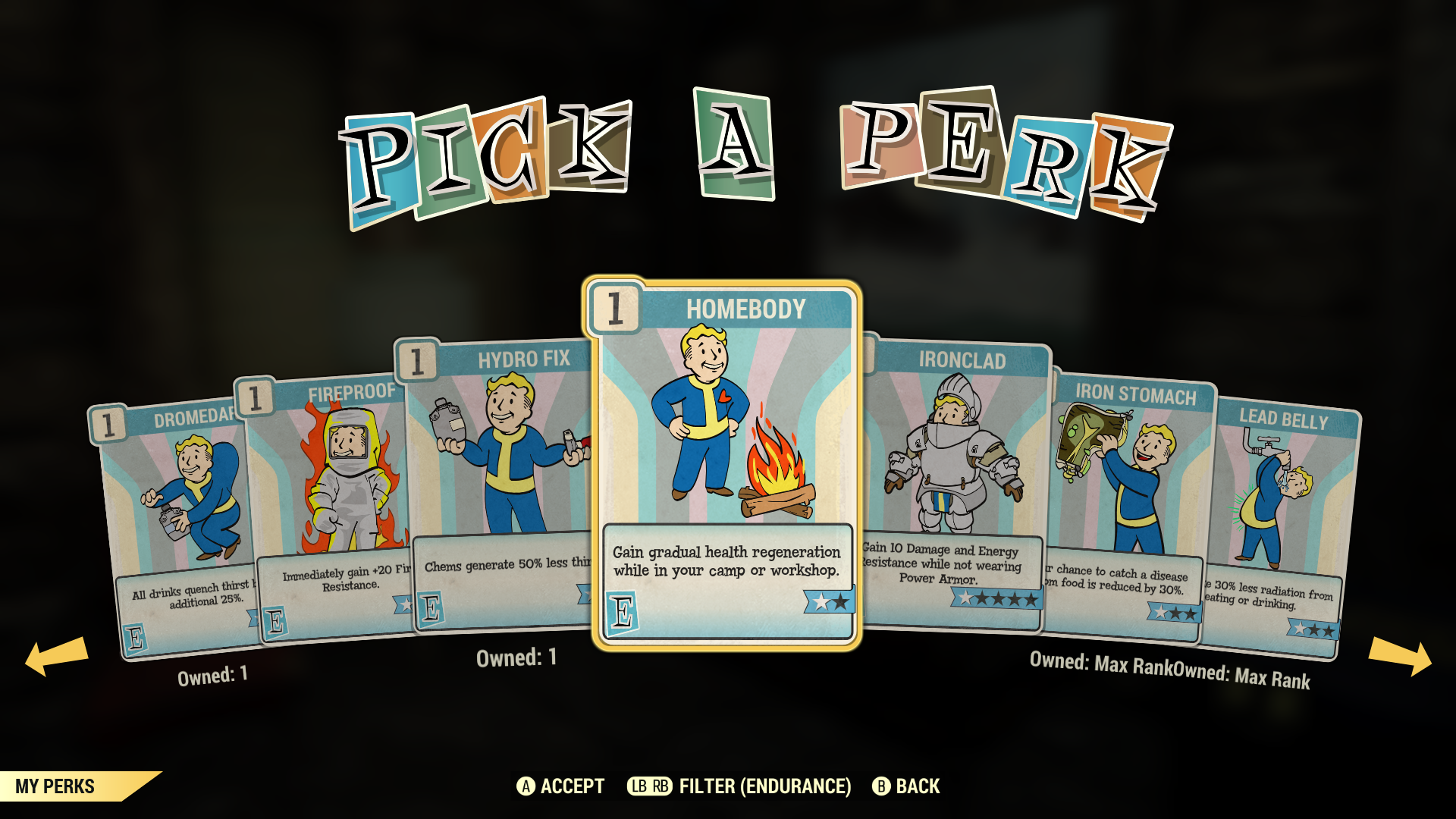The width and height of the screenshot is (1456, 819).
Task: Go back from perk selection
Action: (906, 786)
